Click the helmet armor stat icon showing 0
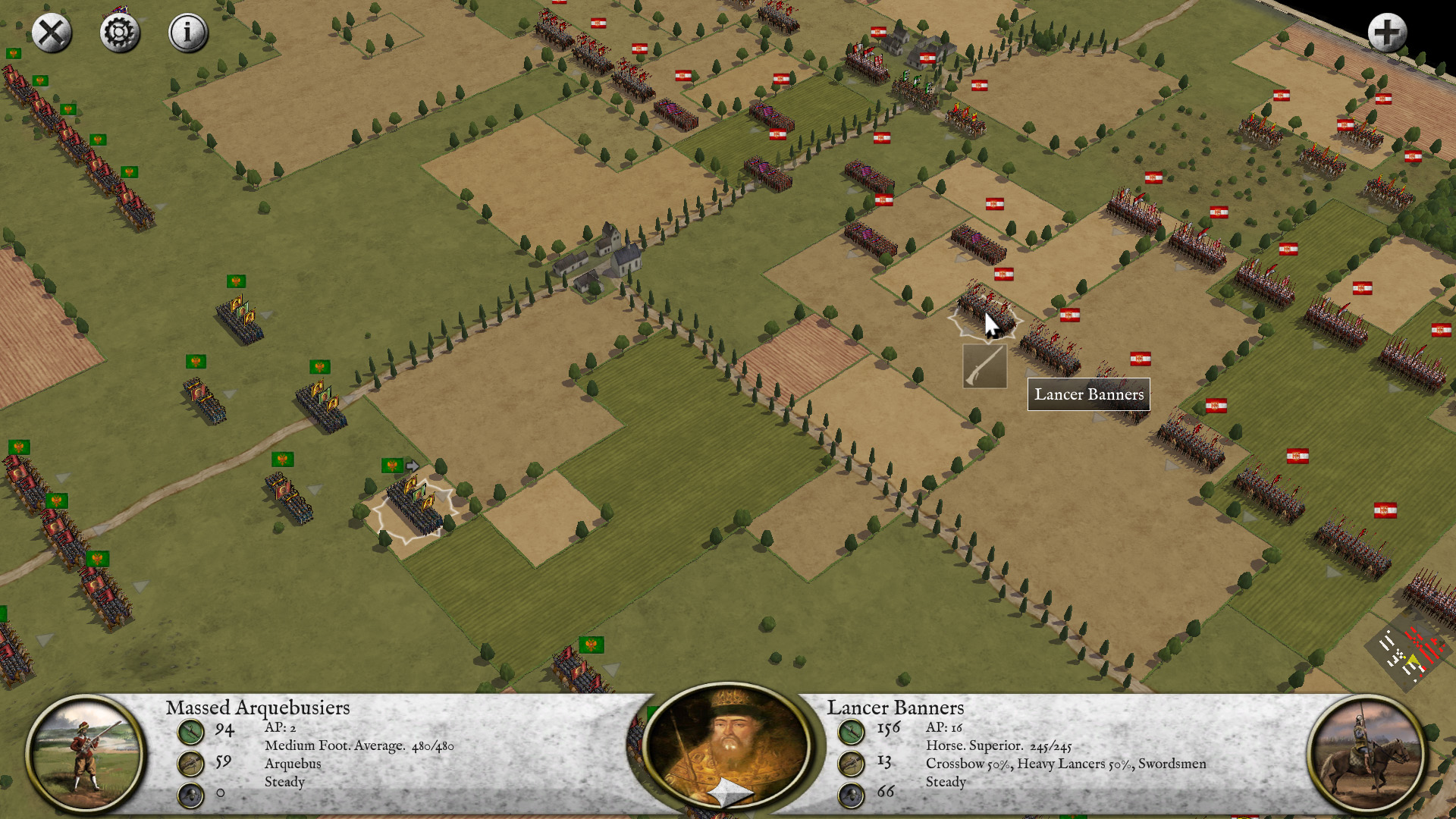Viewport: 1456px width, 819px height. tap(190, 795)
